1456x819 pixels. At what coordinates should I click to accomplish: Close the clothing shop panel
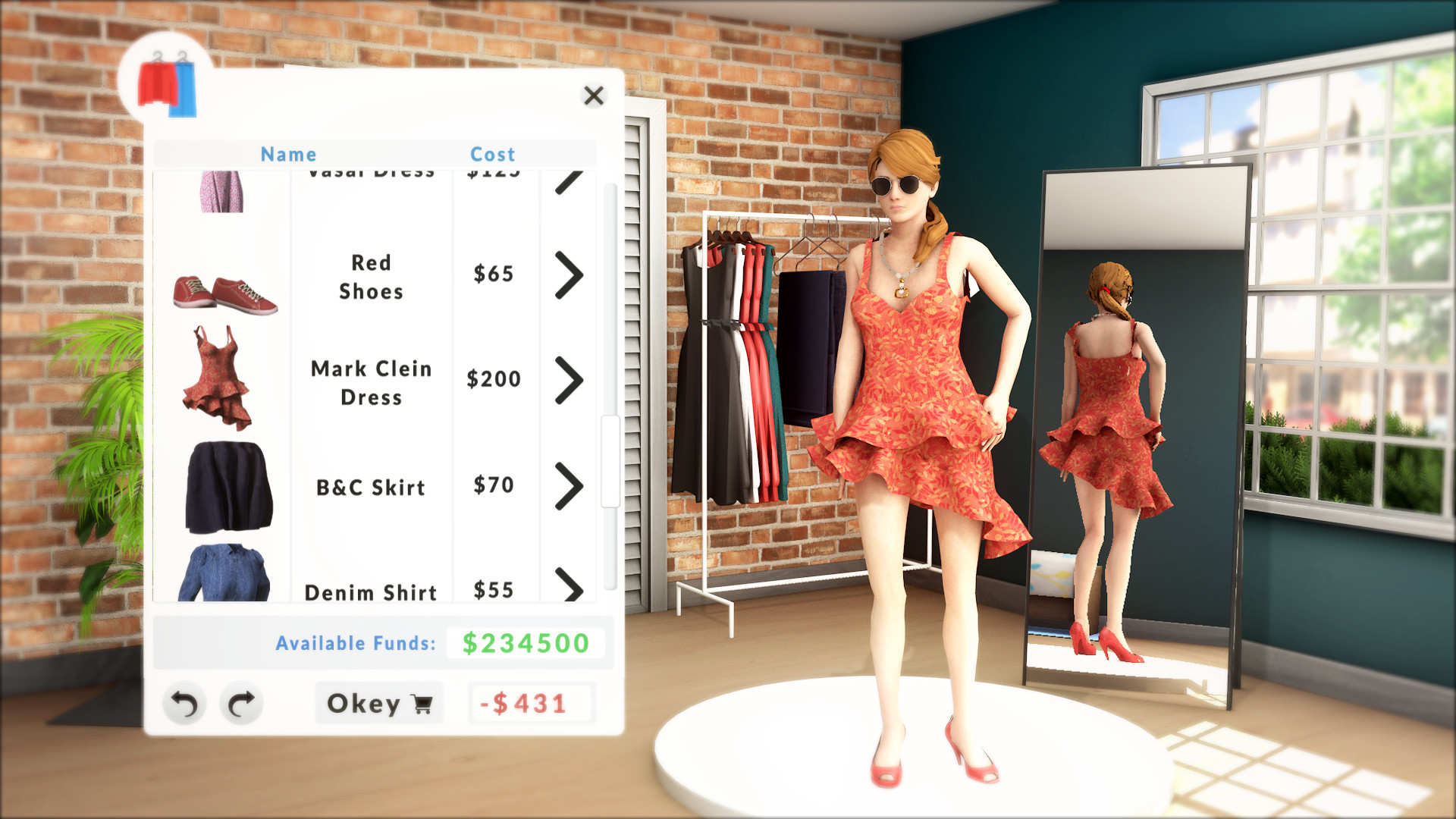[x=594, y=96]
